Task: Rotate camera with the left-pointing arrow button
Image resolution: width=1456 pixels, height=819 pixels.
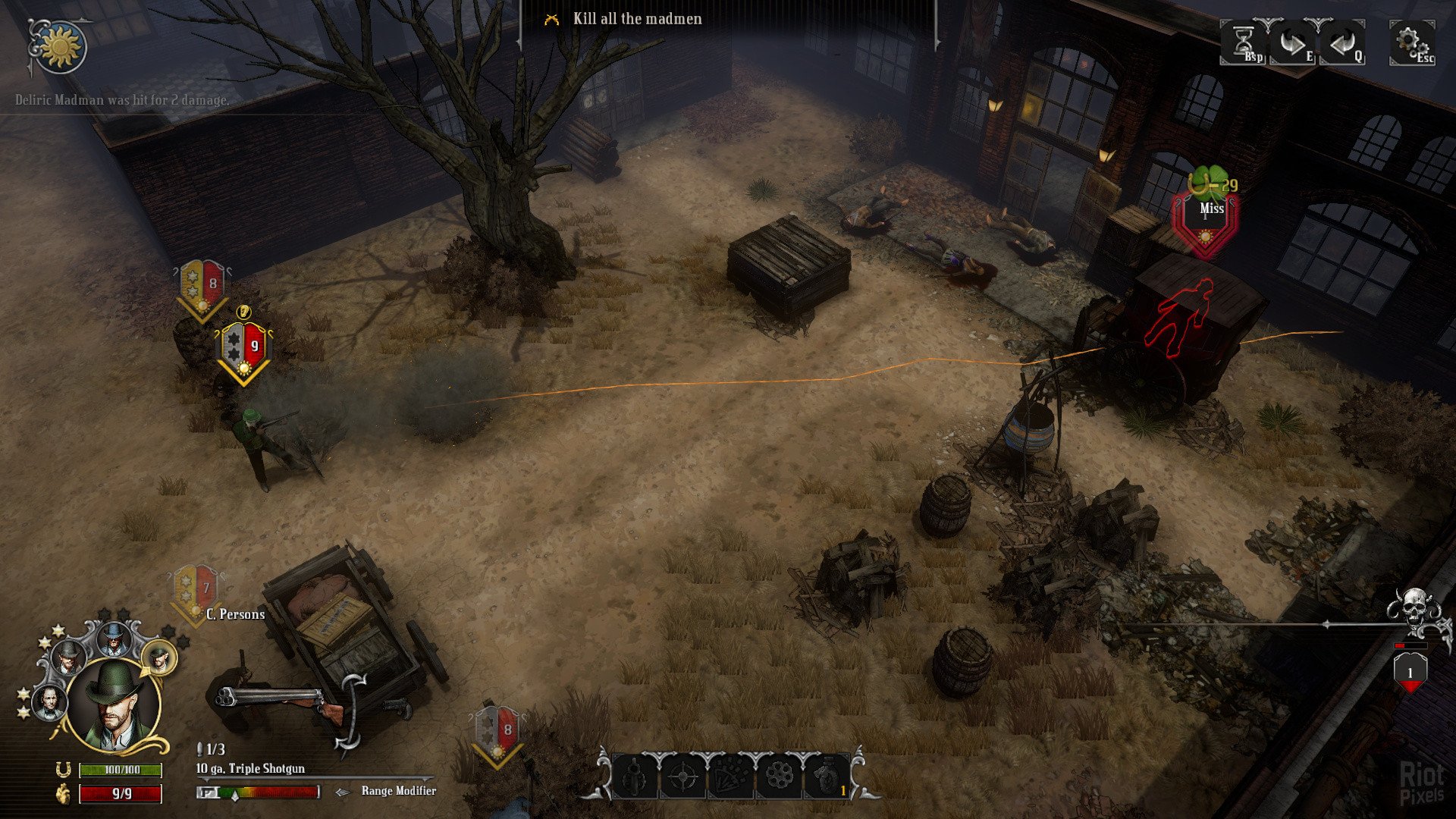Action: pos(1343,42)
